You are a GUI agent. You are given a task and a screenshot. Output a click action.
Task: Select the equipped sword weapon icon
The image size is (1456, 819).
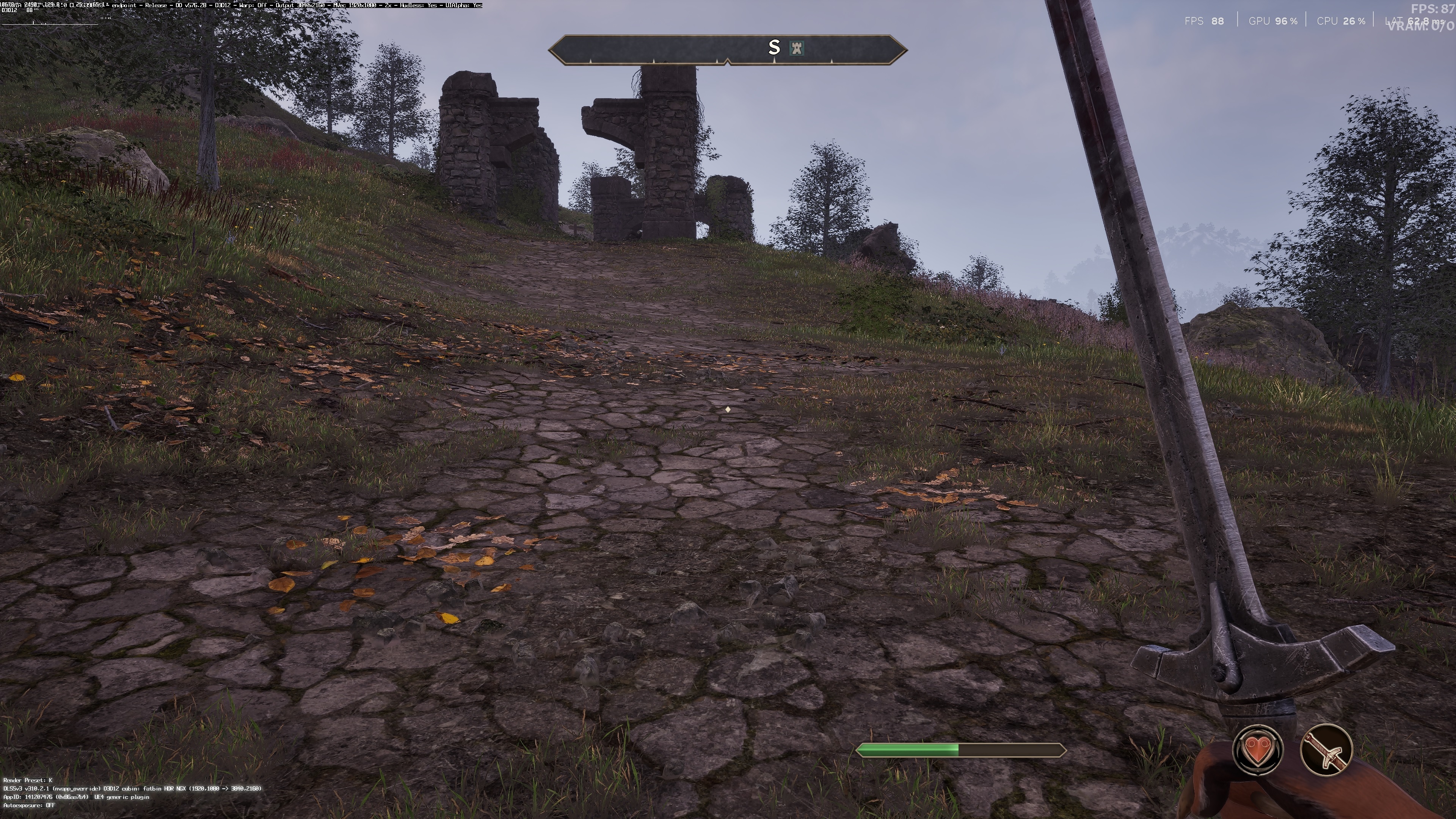1326,750
